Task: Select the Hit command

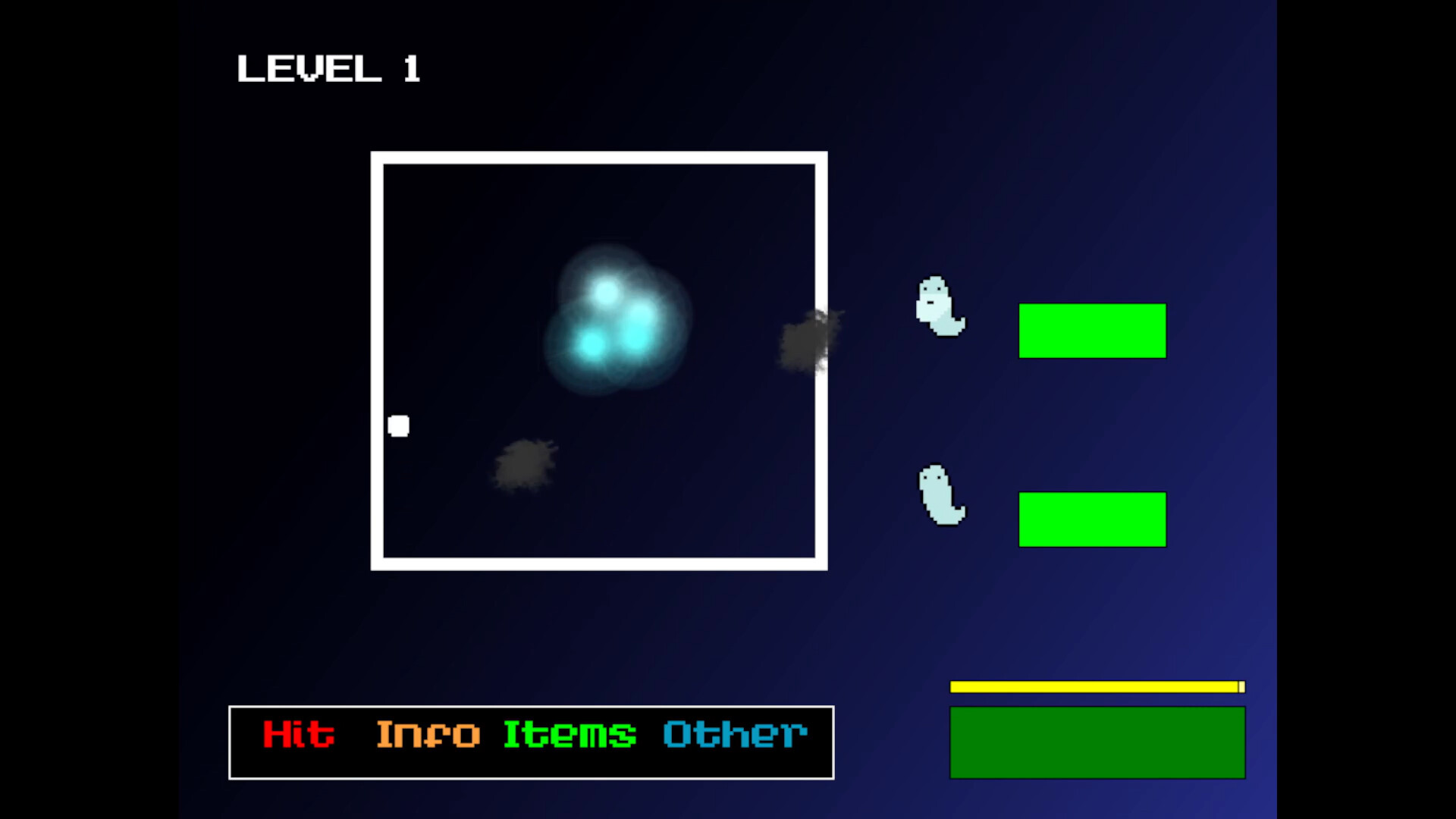Action: click(298, 733)
